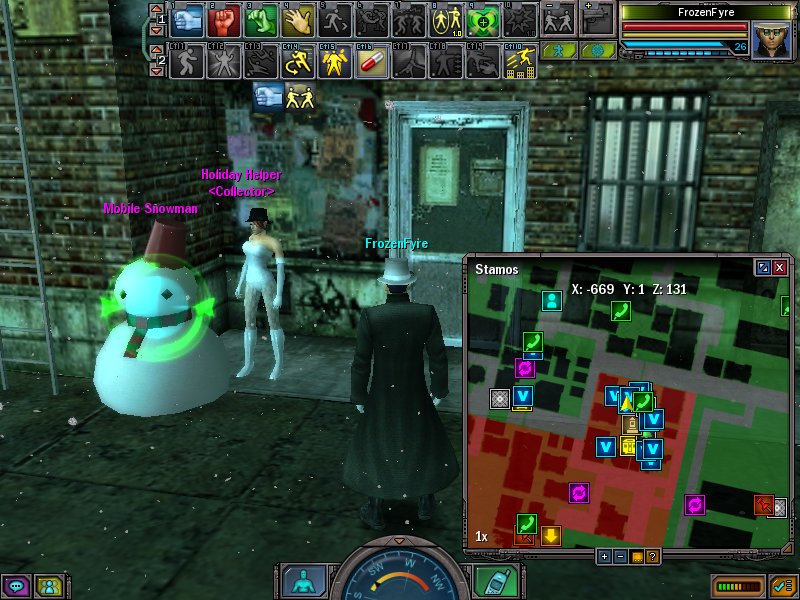Zoom out the map with minus button
The height and width of the screenshot is (600, 800).
click(620, 556)
